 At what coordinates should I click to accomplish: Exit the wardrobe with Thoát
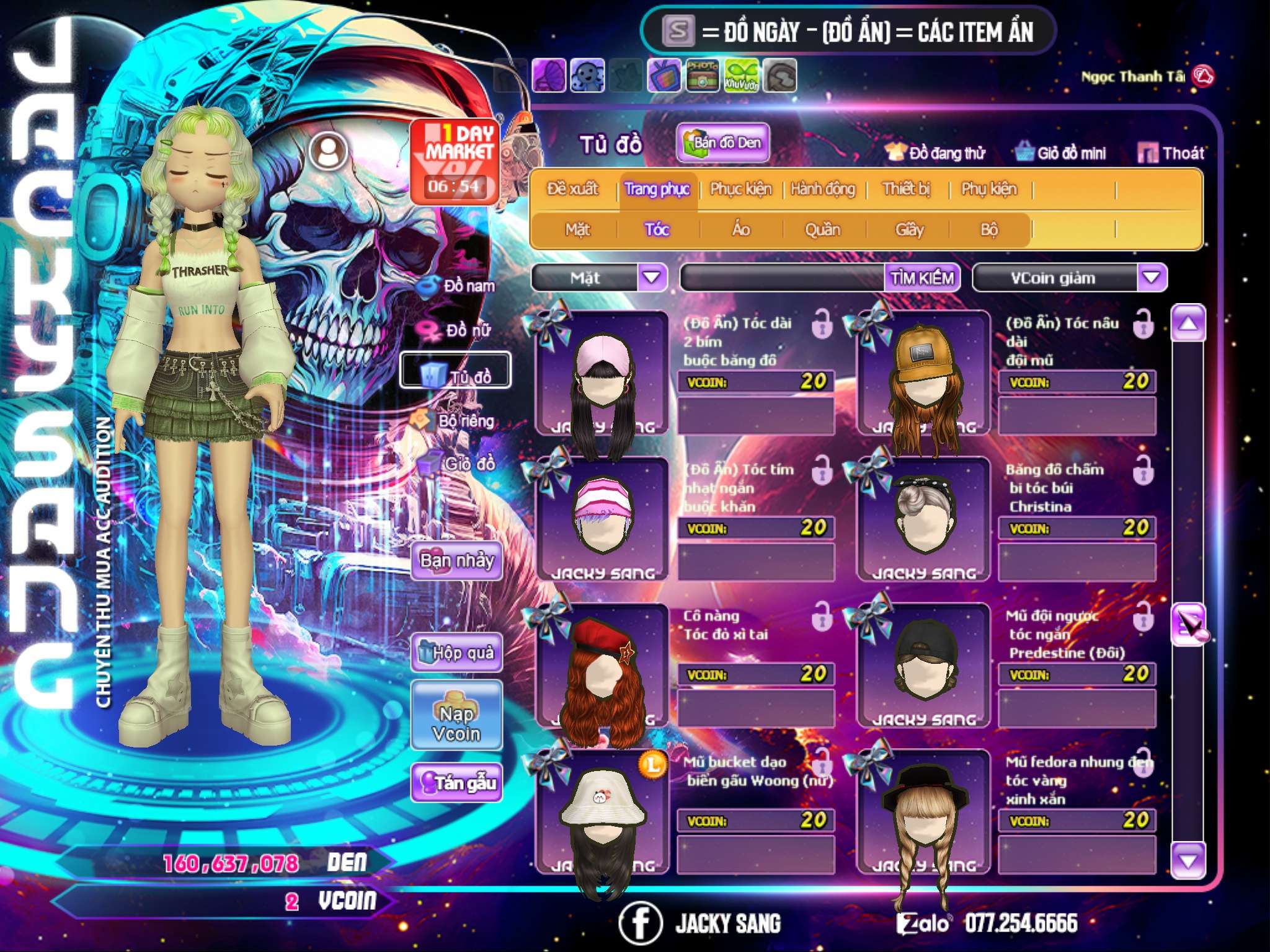pyautogui.click(x=1171, y=153)
